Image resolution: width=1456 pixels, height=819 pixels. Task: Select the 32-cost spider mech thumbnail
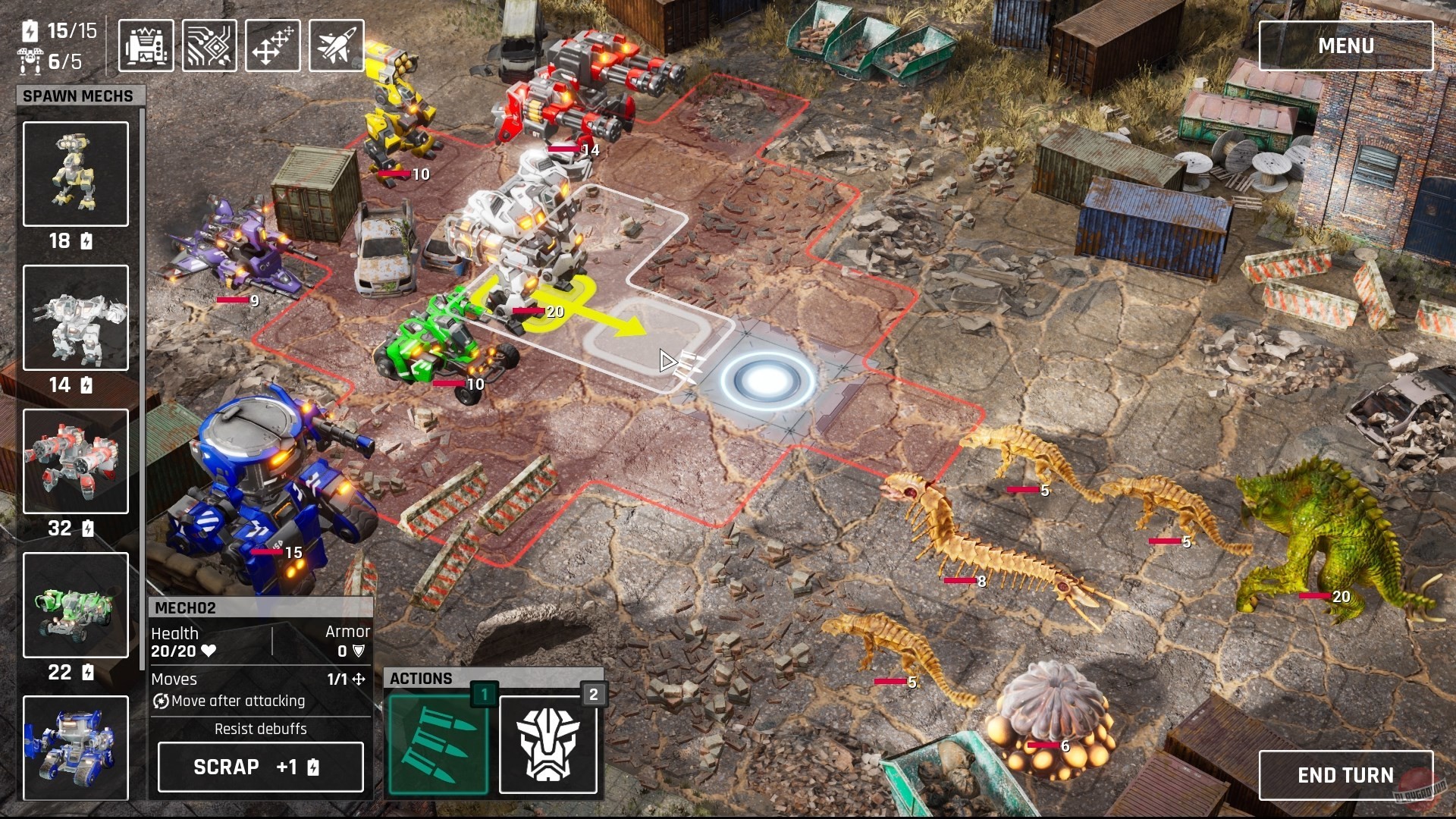[75, 461]
